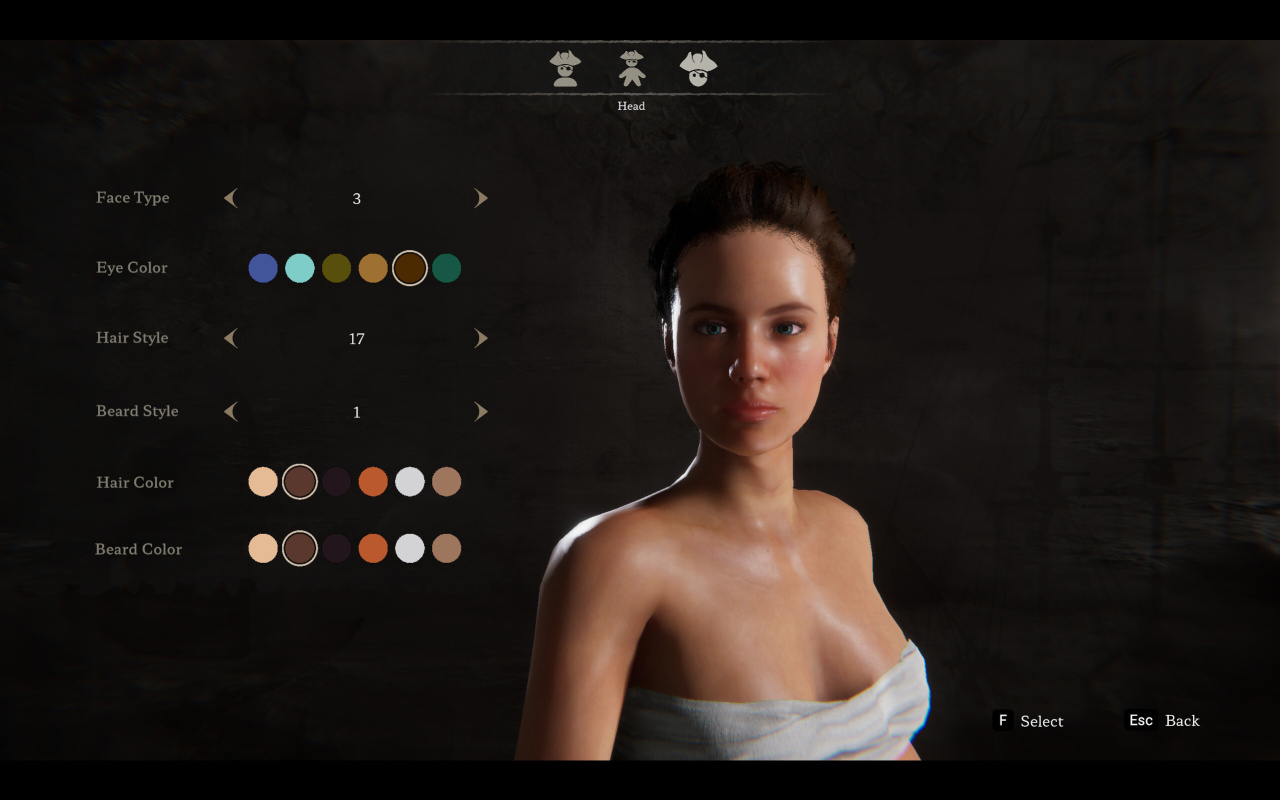Cycle to the next Beard Style

481,411
